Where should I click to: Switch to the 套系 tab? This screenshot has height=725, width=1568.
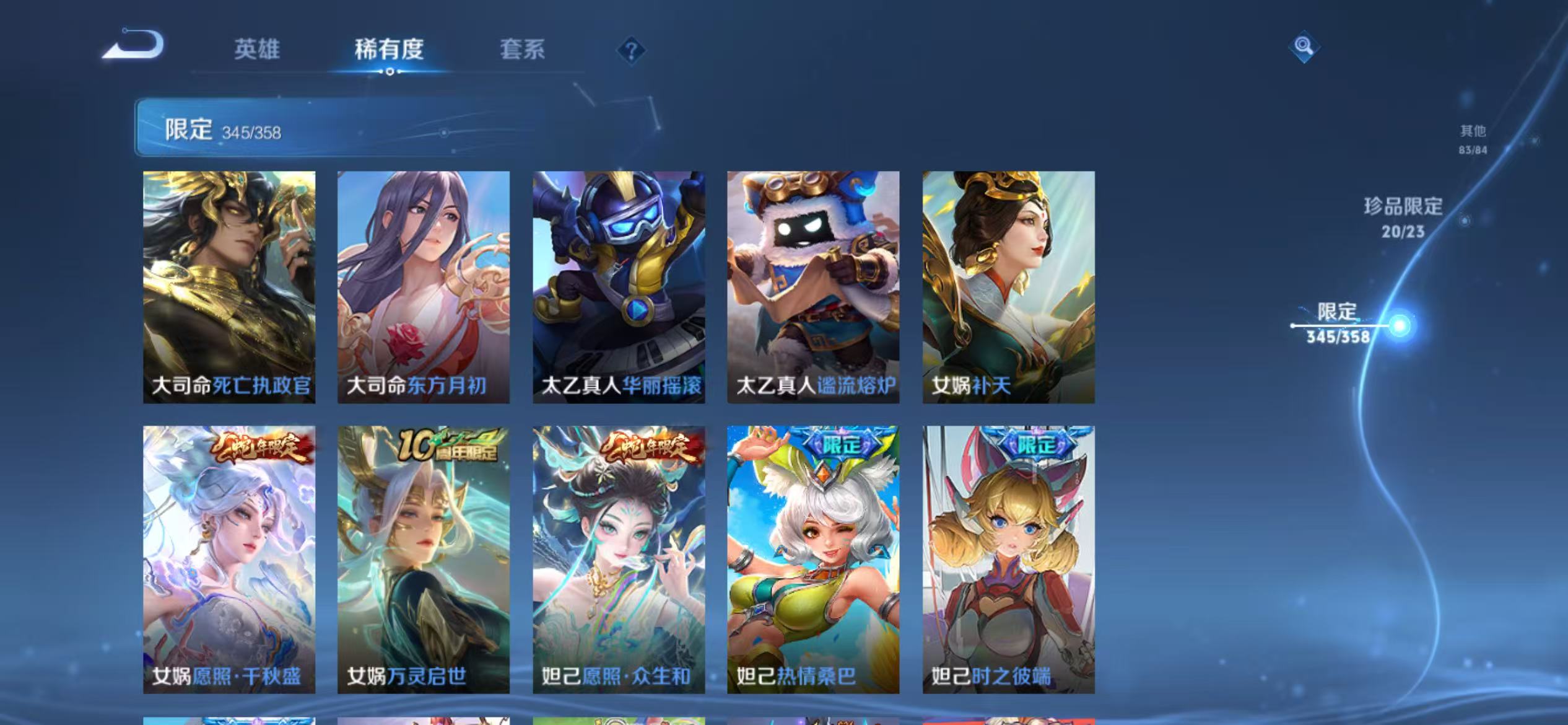pos(523,51)
